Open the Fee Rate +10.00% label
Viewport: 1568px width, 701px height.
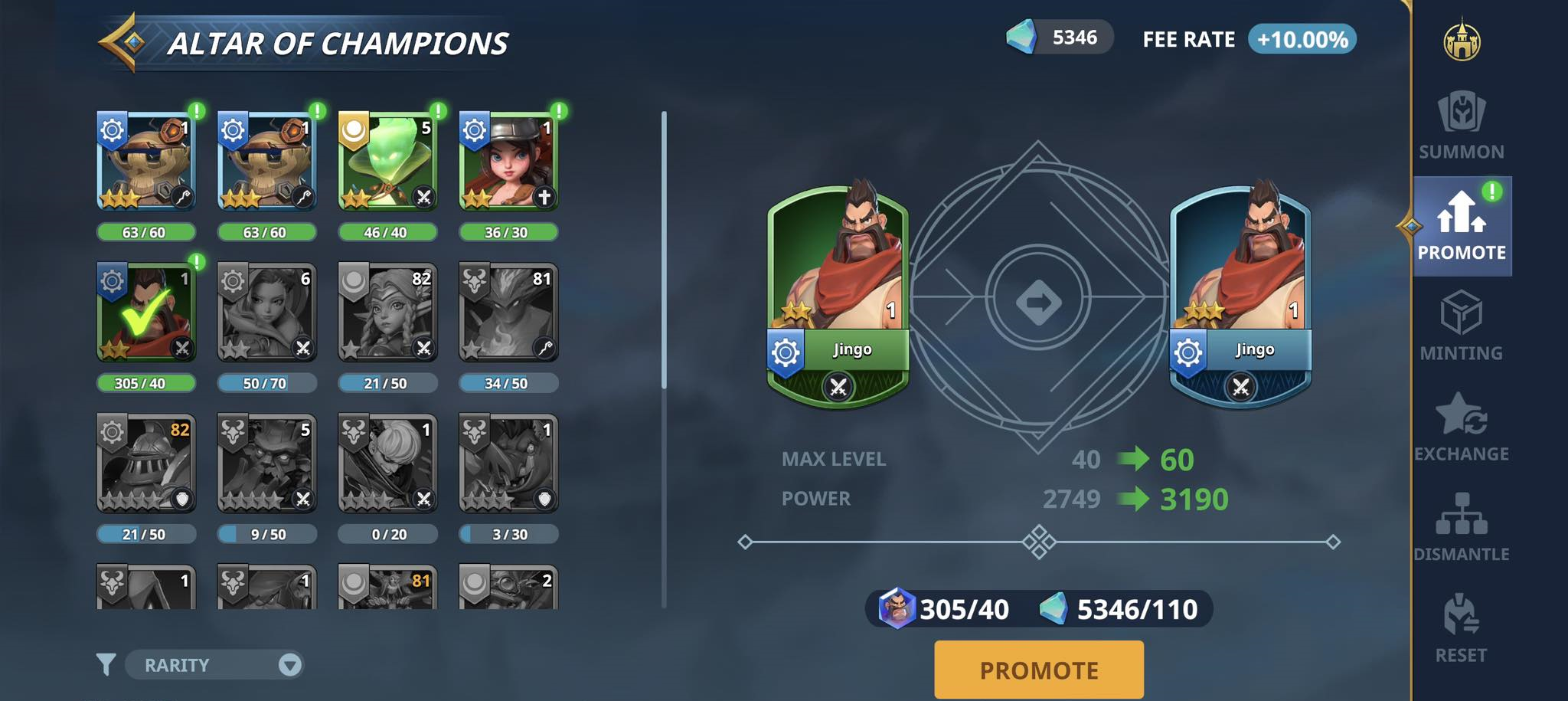pyautogui.click(x=1302, y=38)
